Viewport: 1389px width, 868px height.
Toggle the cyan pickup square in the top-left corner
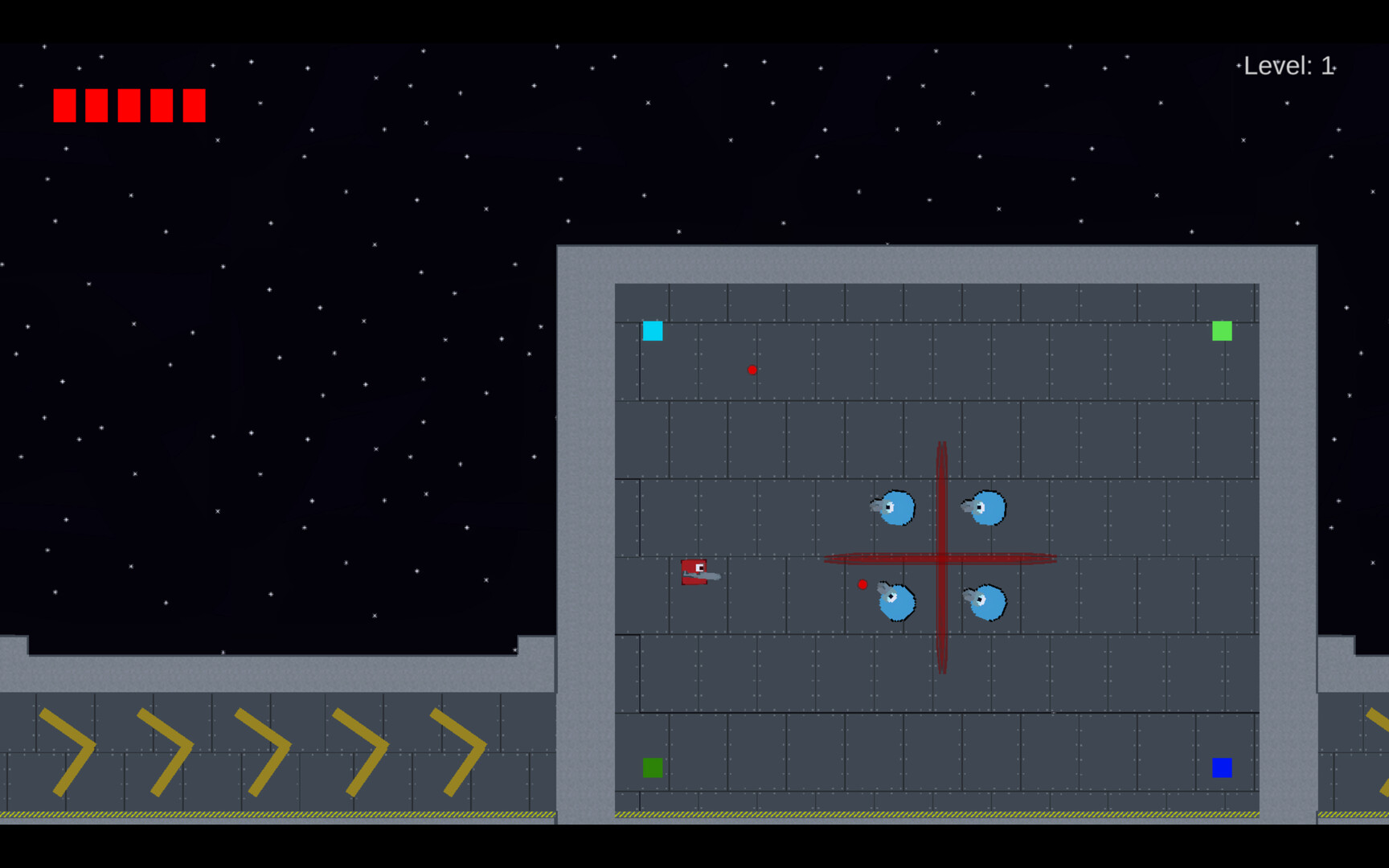653,331
